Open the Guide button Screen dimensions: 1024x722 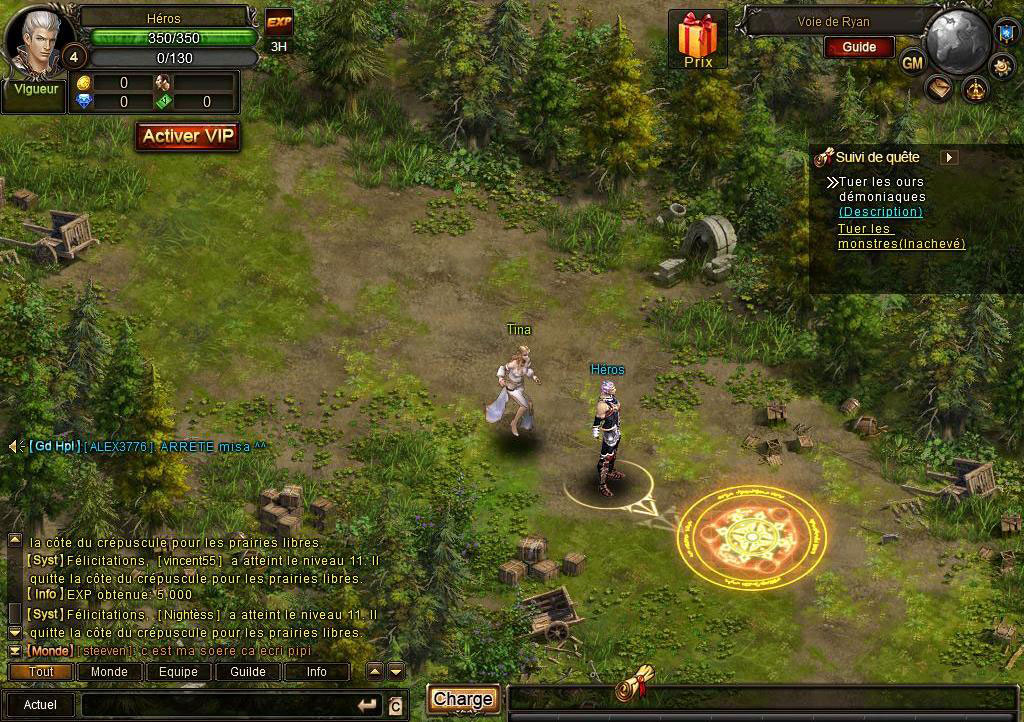click(859, 47)
